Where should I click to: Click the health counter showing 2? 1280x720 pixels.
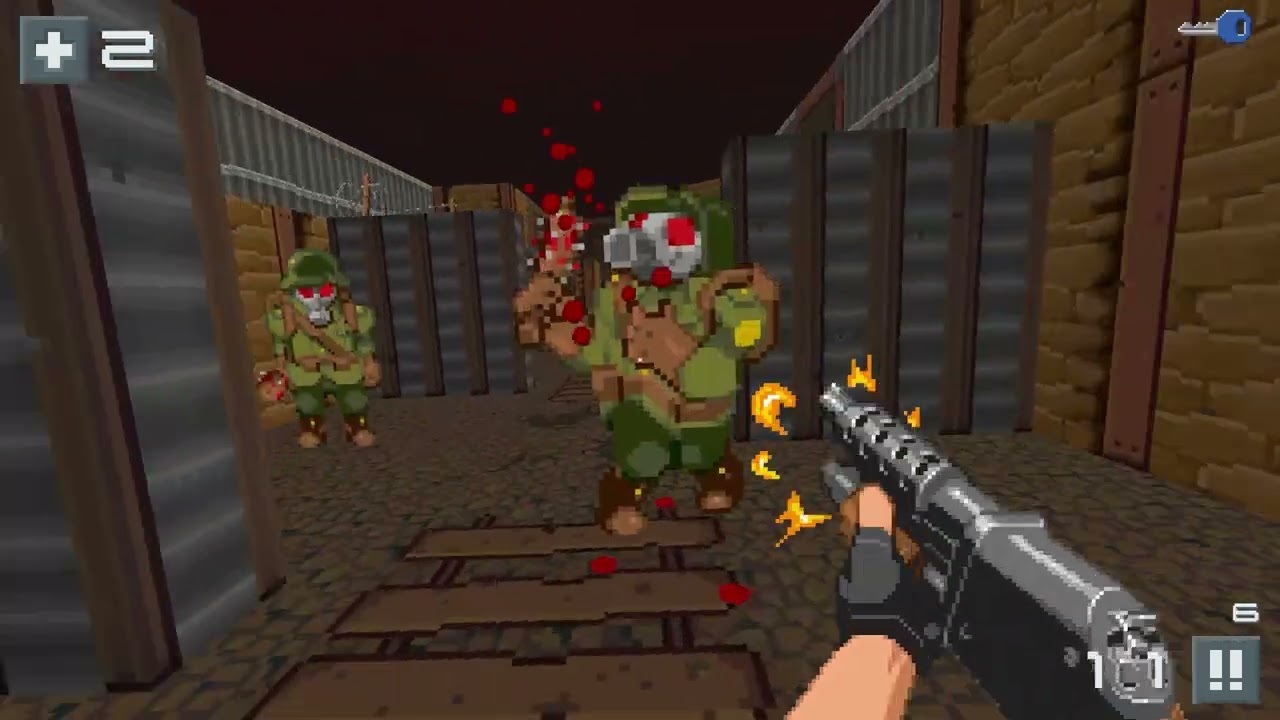coord(128,48)
